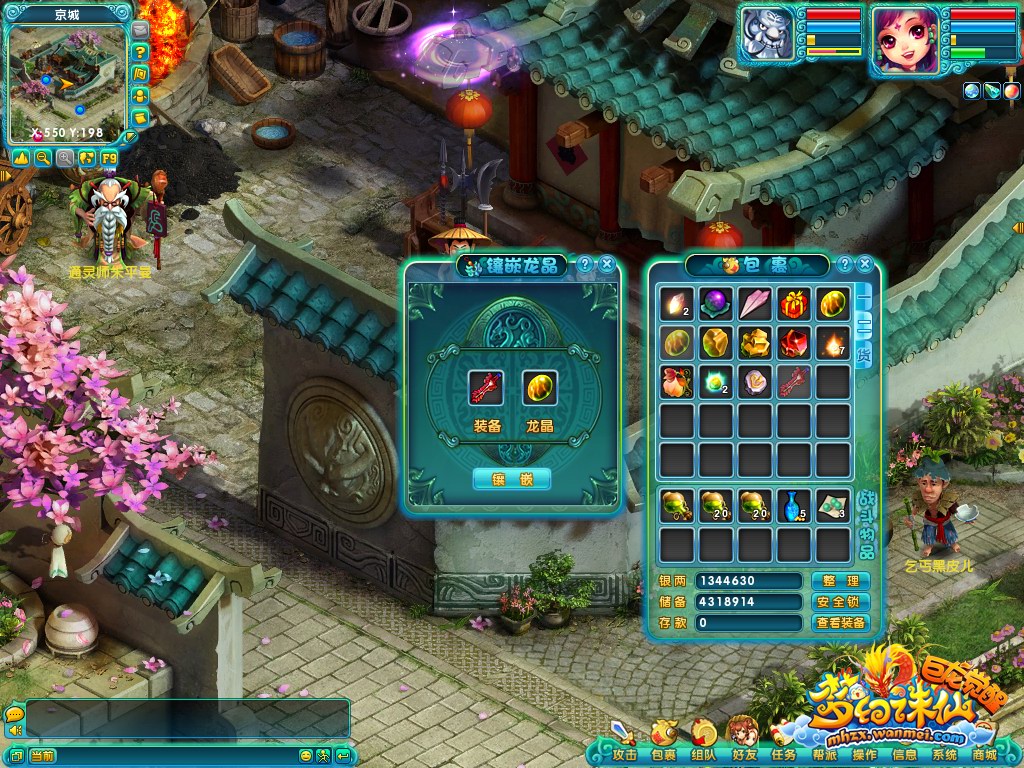Choose the blue porcelain vase item
1024x768 pixels.
pos(794,505)
